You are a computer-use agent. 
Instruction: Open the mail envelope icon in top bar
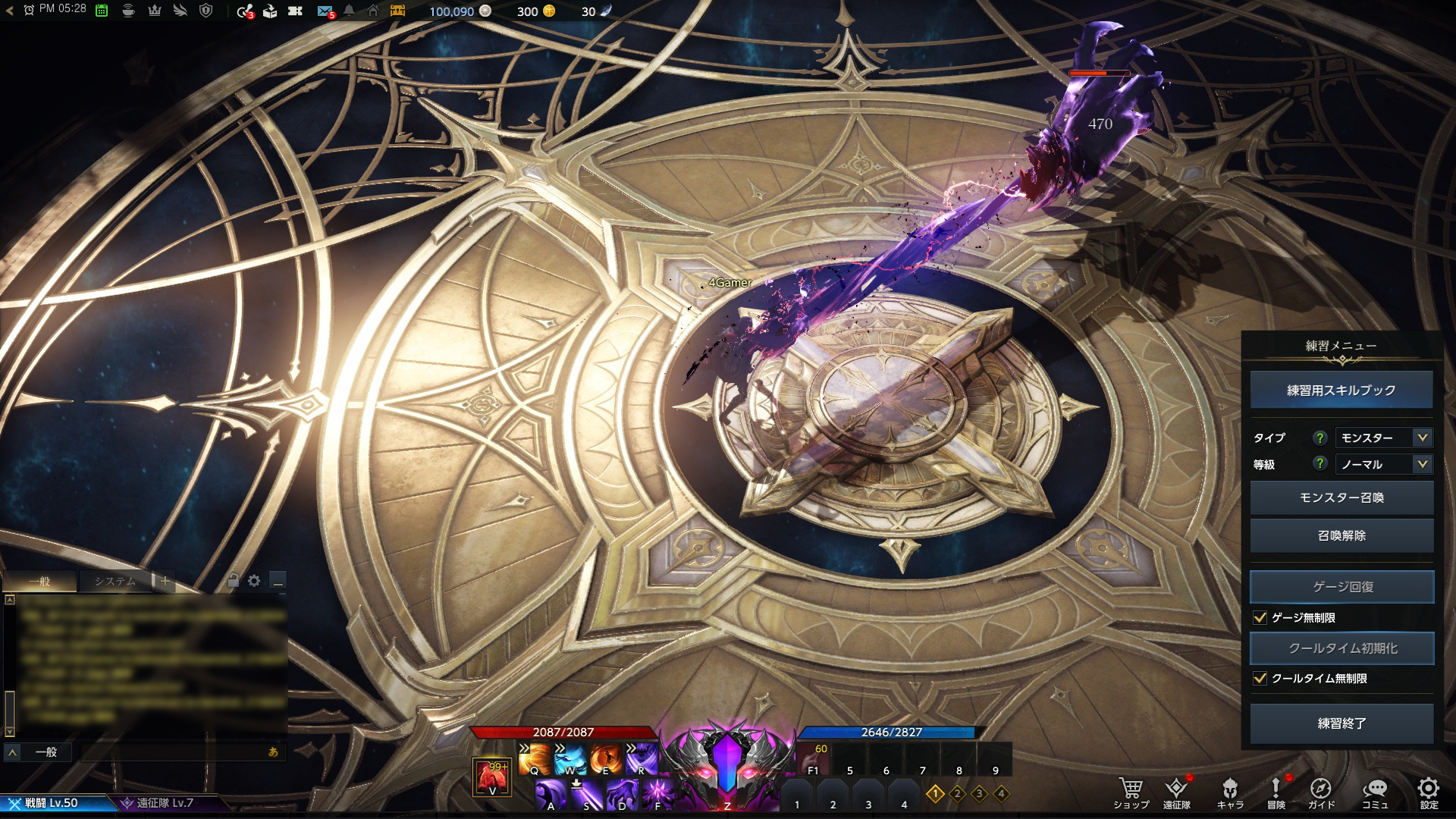[325, 11]
